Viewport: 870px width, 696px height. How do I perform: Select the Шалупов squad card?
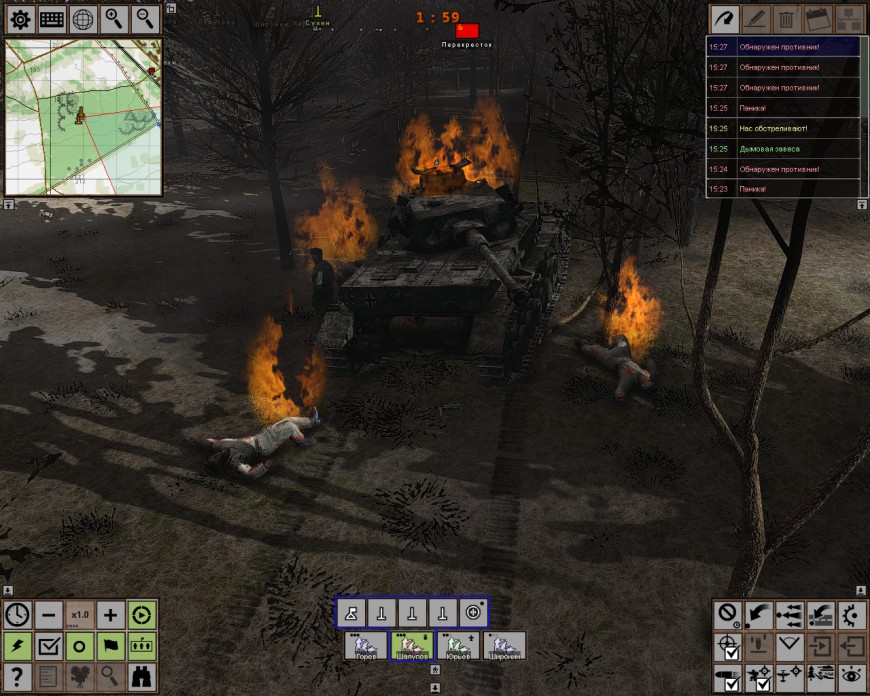(411, 646)
